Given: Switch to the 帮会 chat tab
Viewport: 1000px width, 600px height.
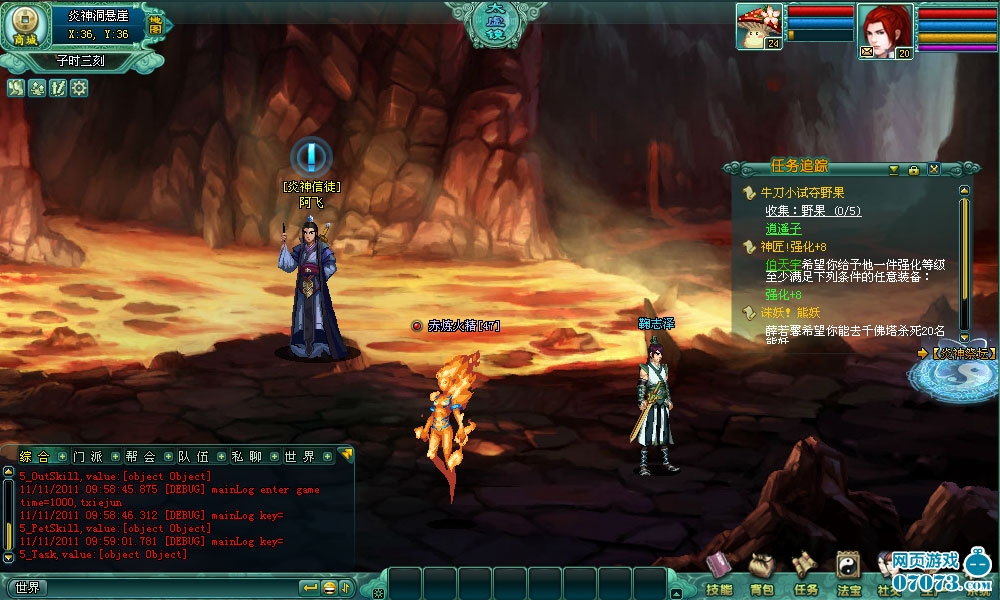Looking at the screenshot, I should [140, 457].
